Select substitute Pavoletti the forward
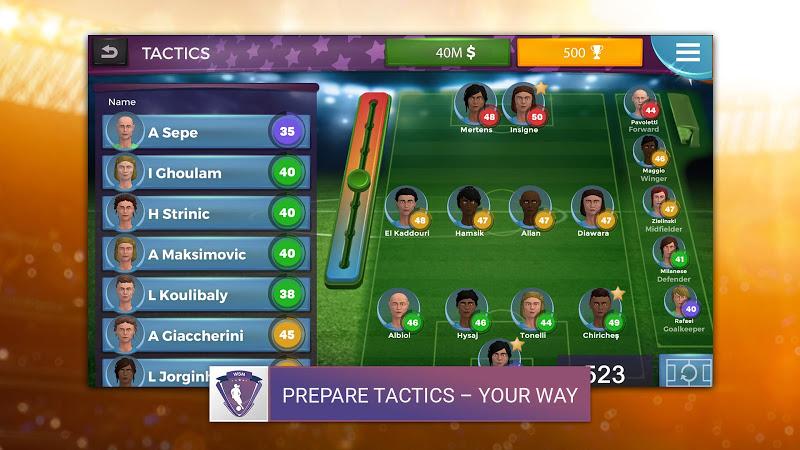This screenshot has height=450, width=800. tap(641, 106)
